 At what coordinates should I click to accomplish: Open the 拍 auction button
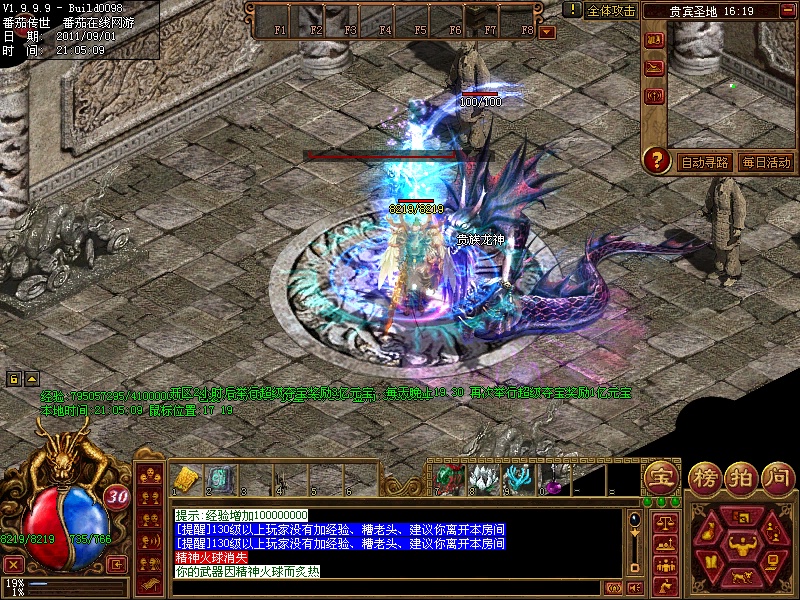pyautogui.click(x=741, y=477)
